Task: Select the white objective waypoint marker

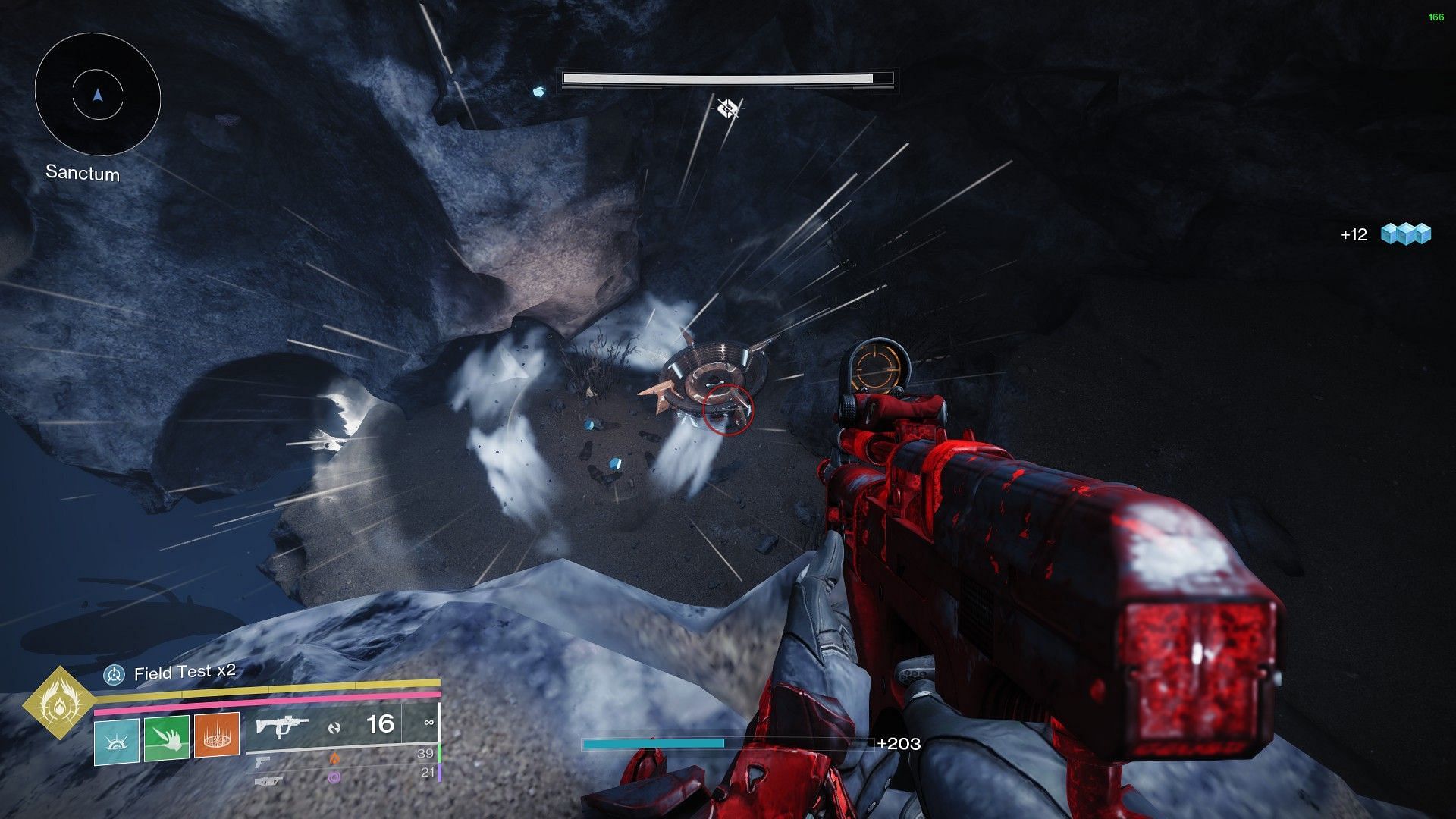Action: click(727, 108)
